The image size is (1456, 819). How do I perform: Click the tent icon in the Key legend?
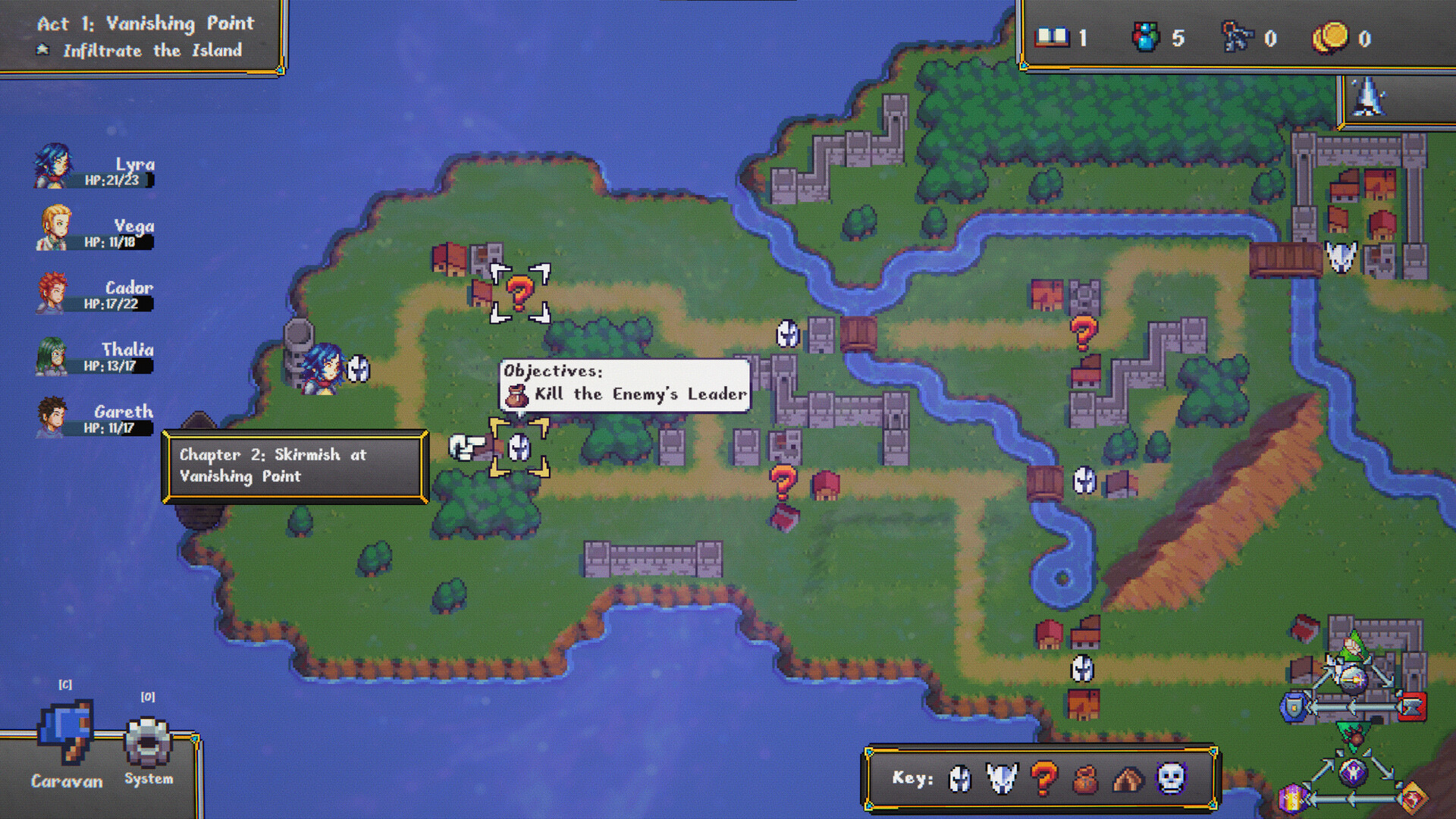1127,779
